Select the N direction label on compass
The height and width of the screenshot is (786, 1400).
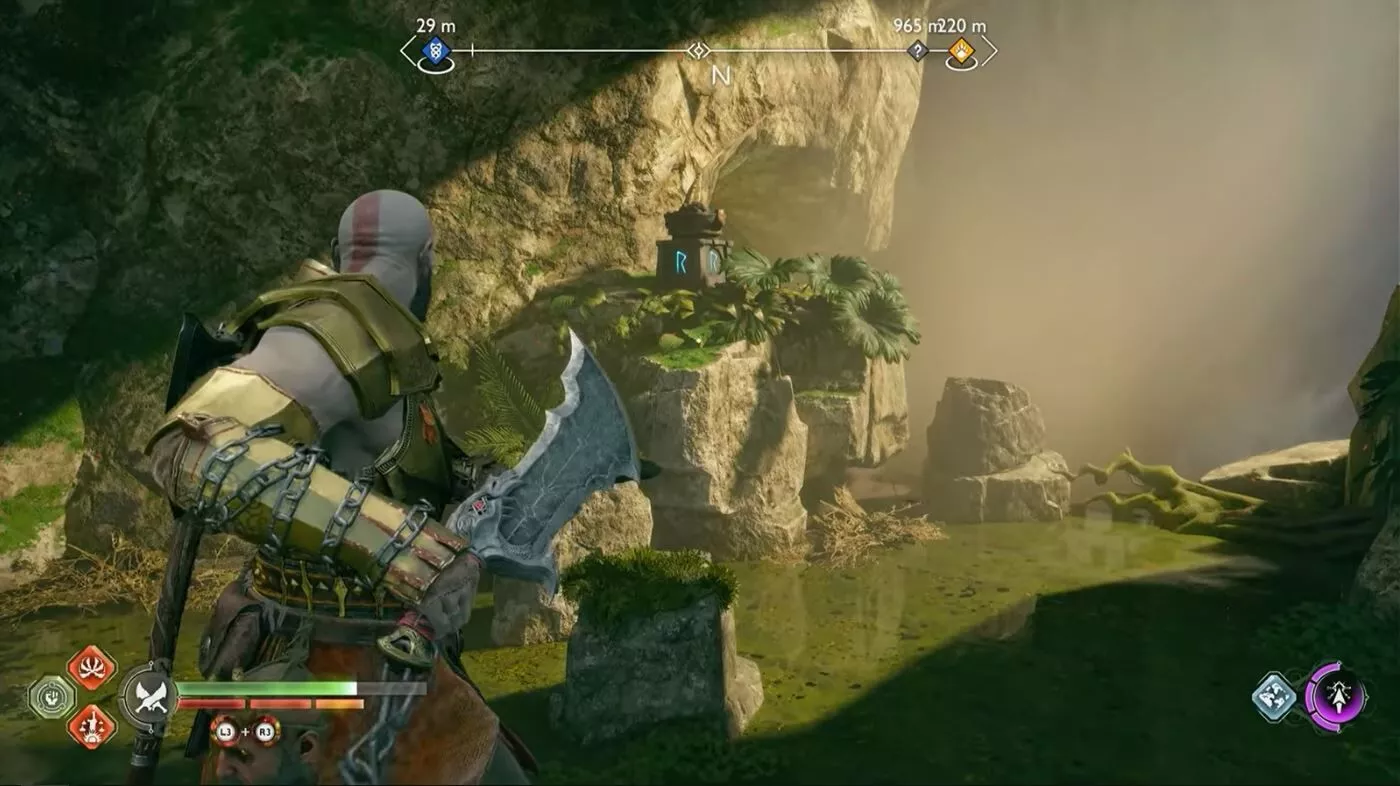point(722,73)
